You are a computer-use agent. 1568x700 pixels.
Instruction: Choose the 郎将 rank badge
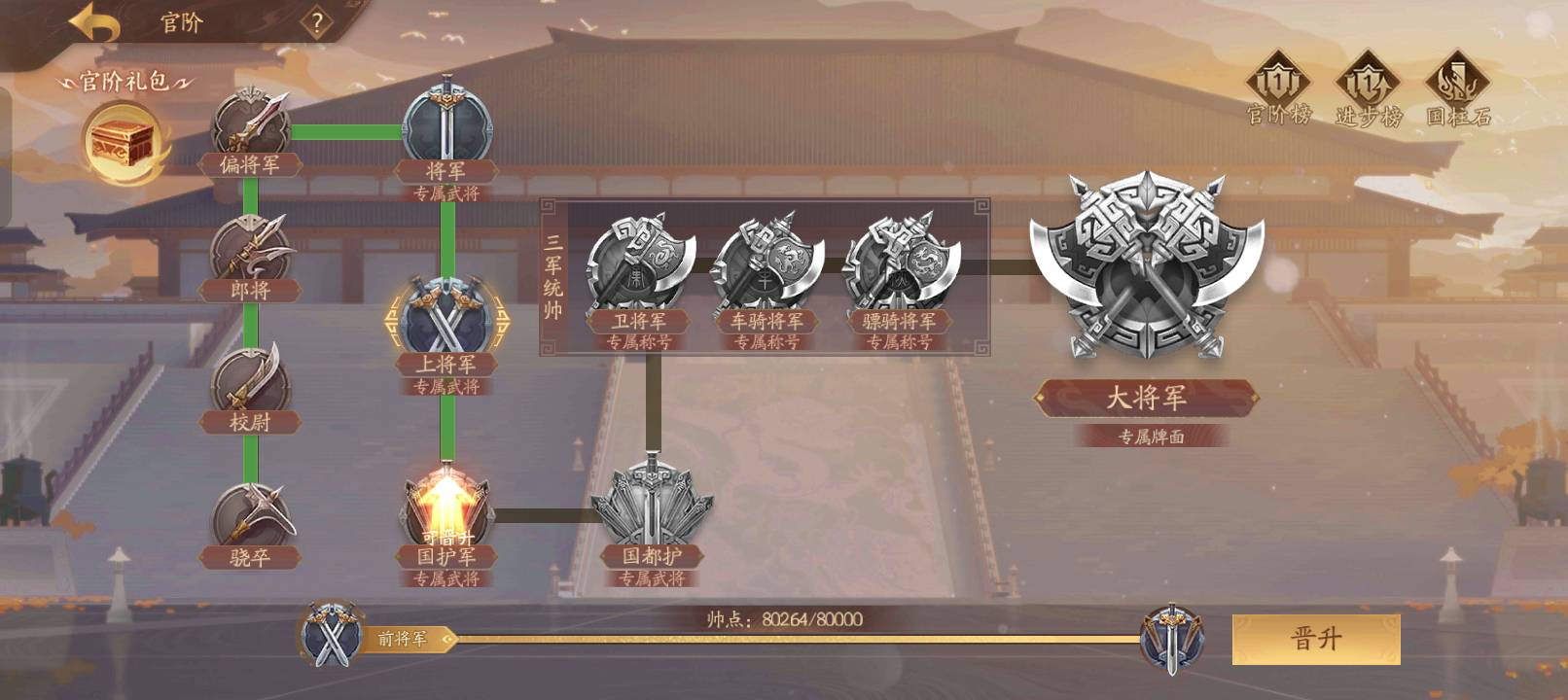click(x=251, y=251)
